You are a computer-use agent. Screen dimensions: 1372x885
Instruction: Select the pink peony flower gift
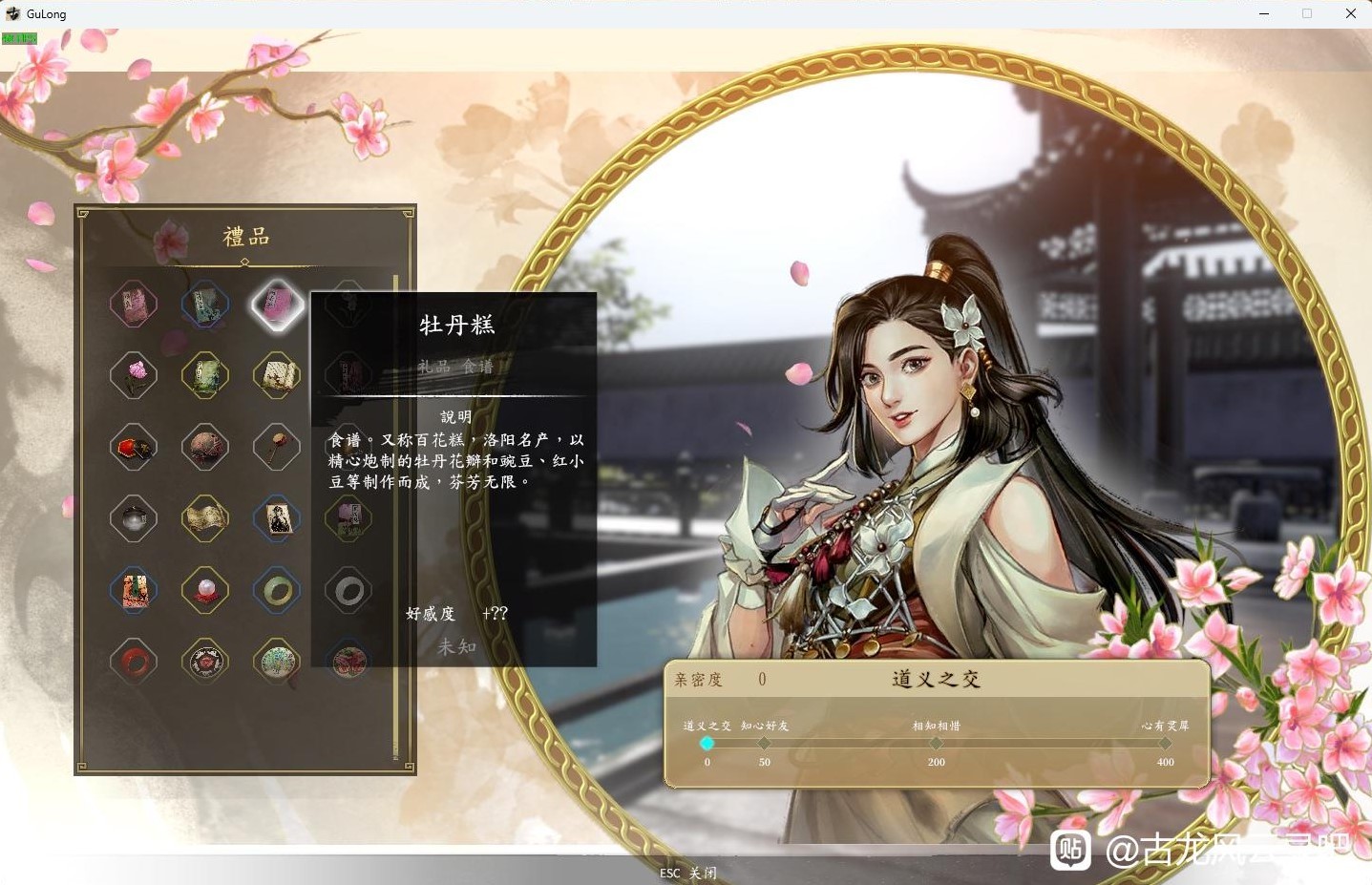point(134,375)
